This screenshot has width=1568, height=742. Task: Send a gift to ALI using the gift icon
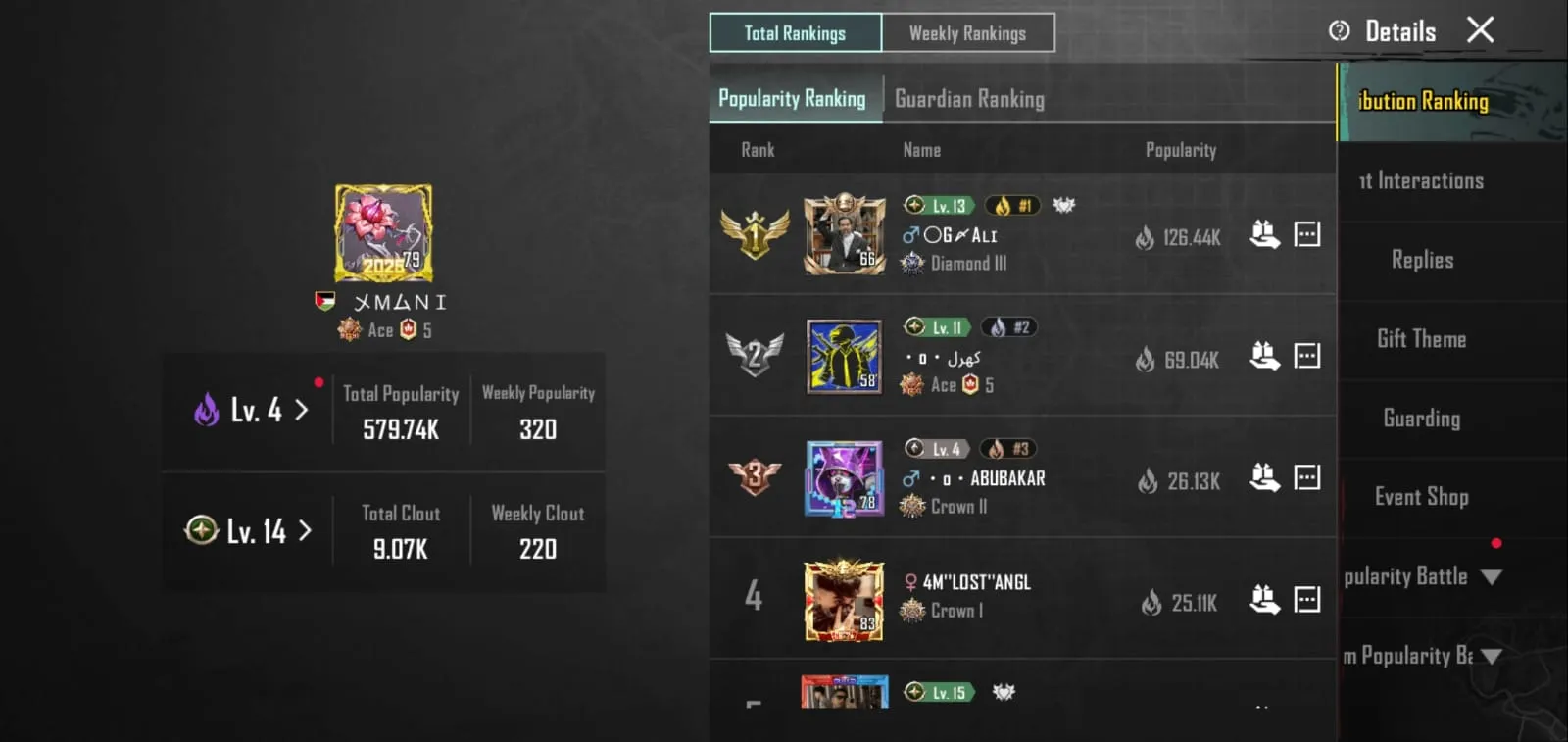coord(1266,233)
